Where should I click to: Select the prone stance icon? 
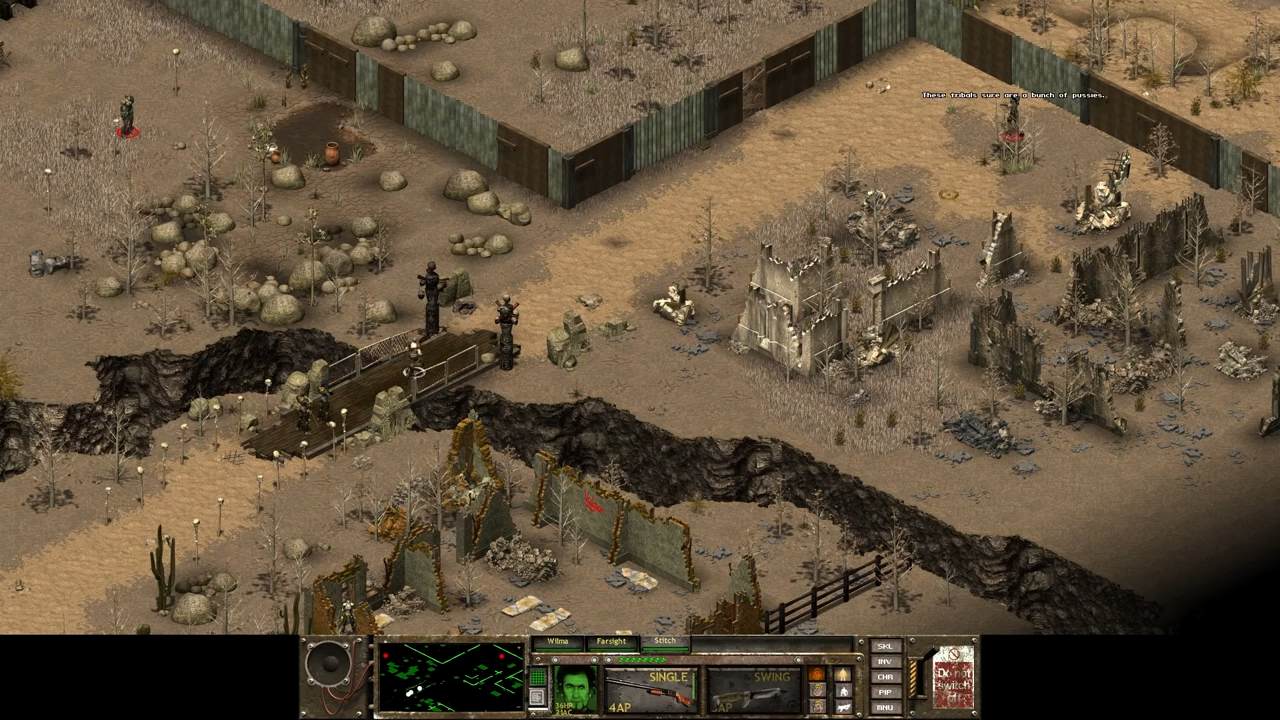[843, 706]
